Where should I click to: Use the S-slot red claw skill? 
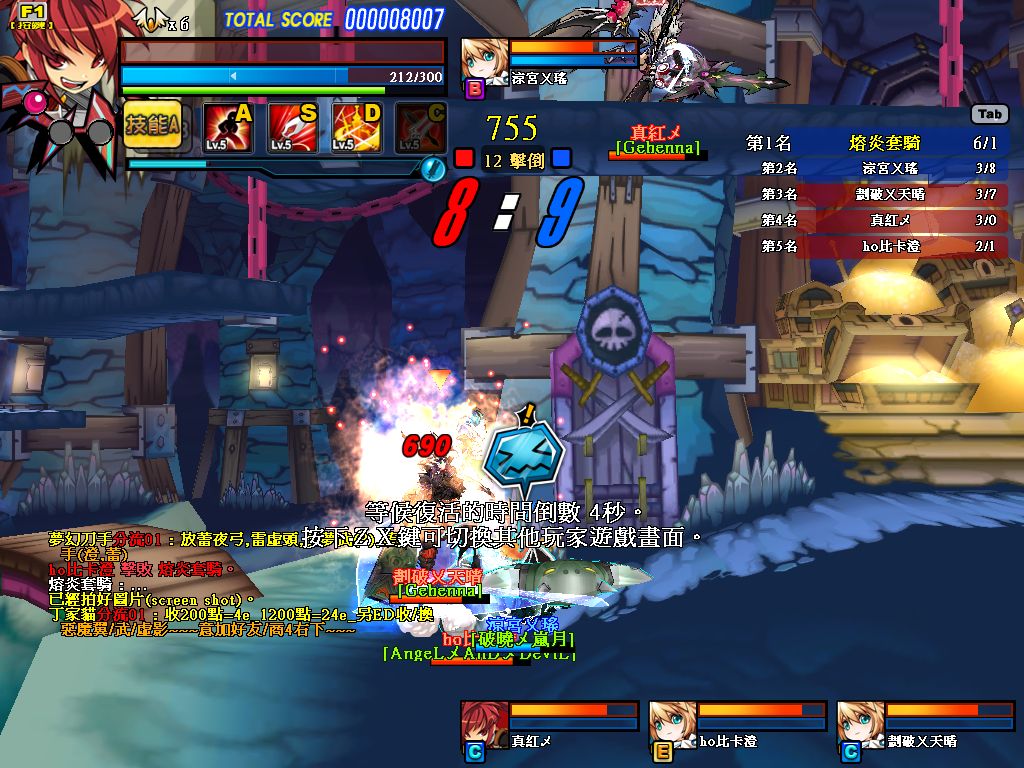click(292, 128)
